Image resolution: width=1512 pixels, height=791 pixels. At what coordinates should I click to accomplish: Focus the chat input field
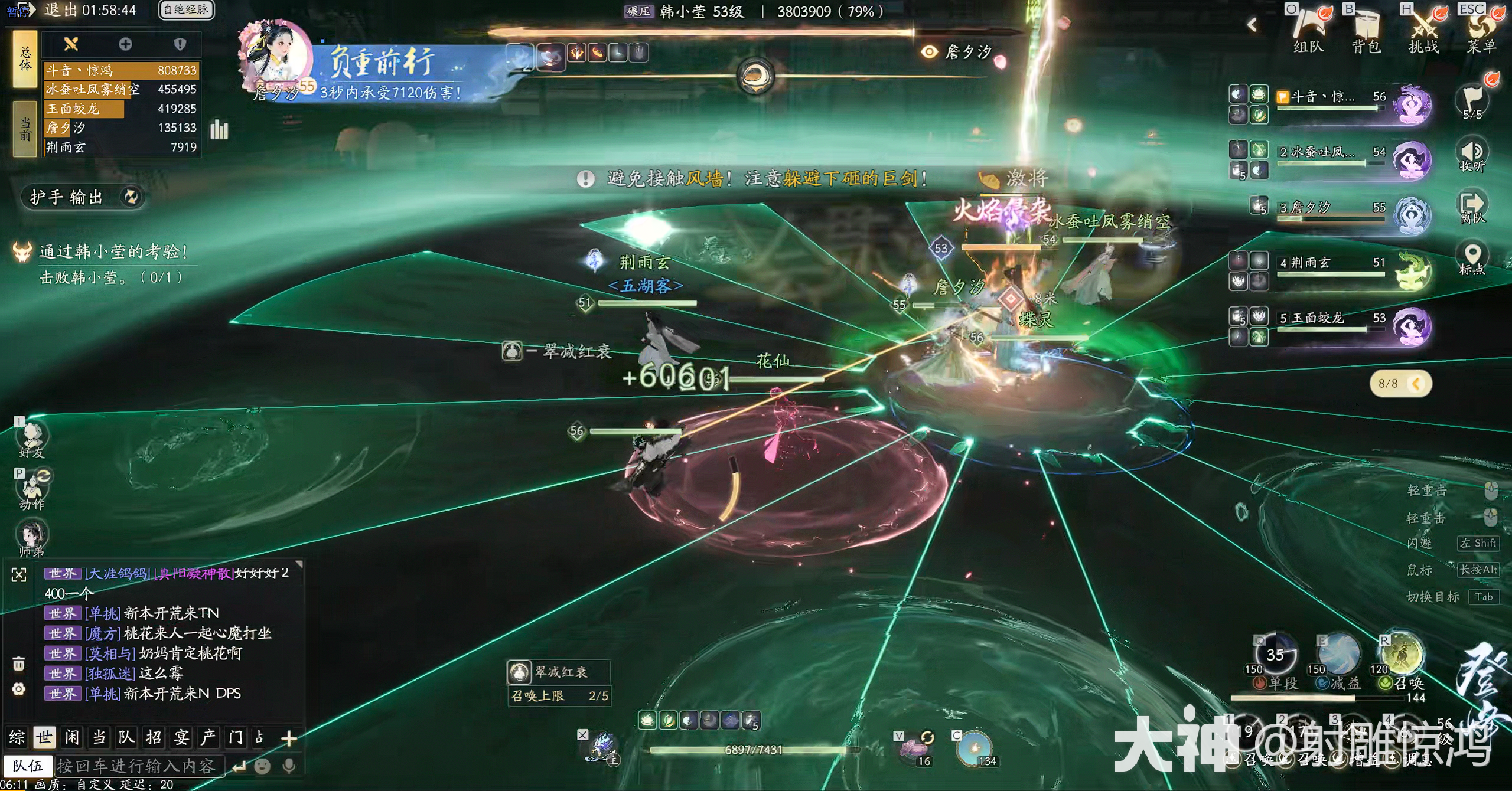click(139, 766)
